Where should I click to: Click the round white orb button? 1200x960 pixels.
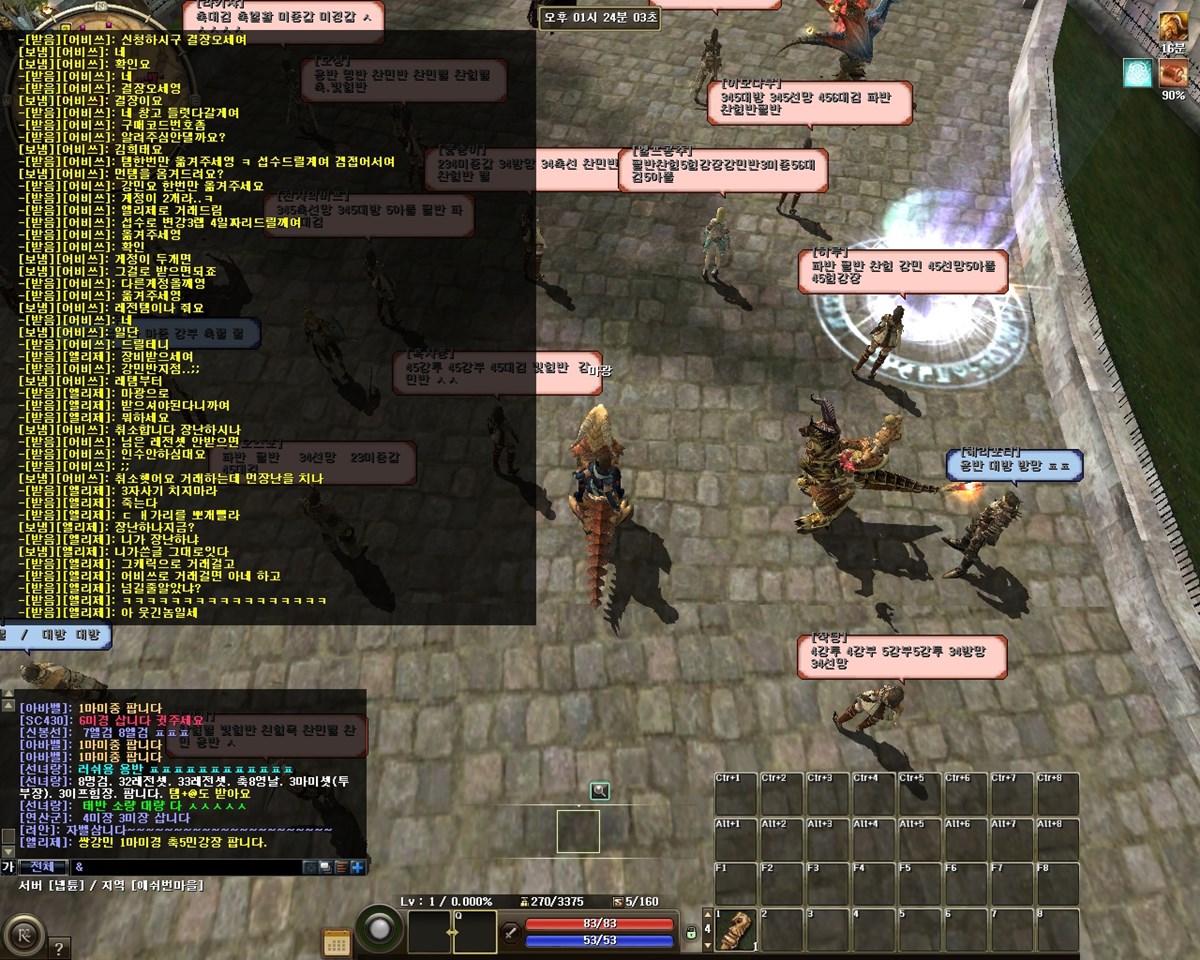pos(380,930)
